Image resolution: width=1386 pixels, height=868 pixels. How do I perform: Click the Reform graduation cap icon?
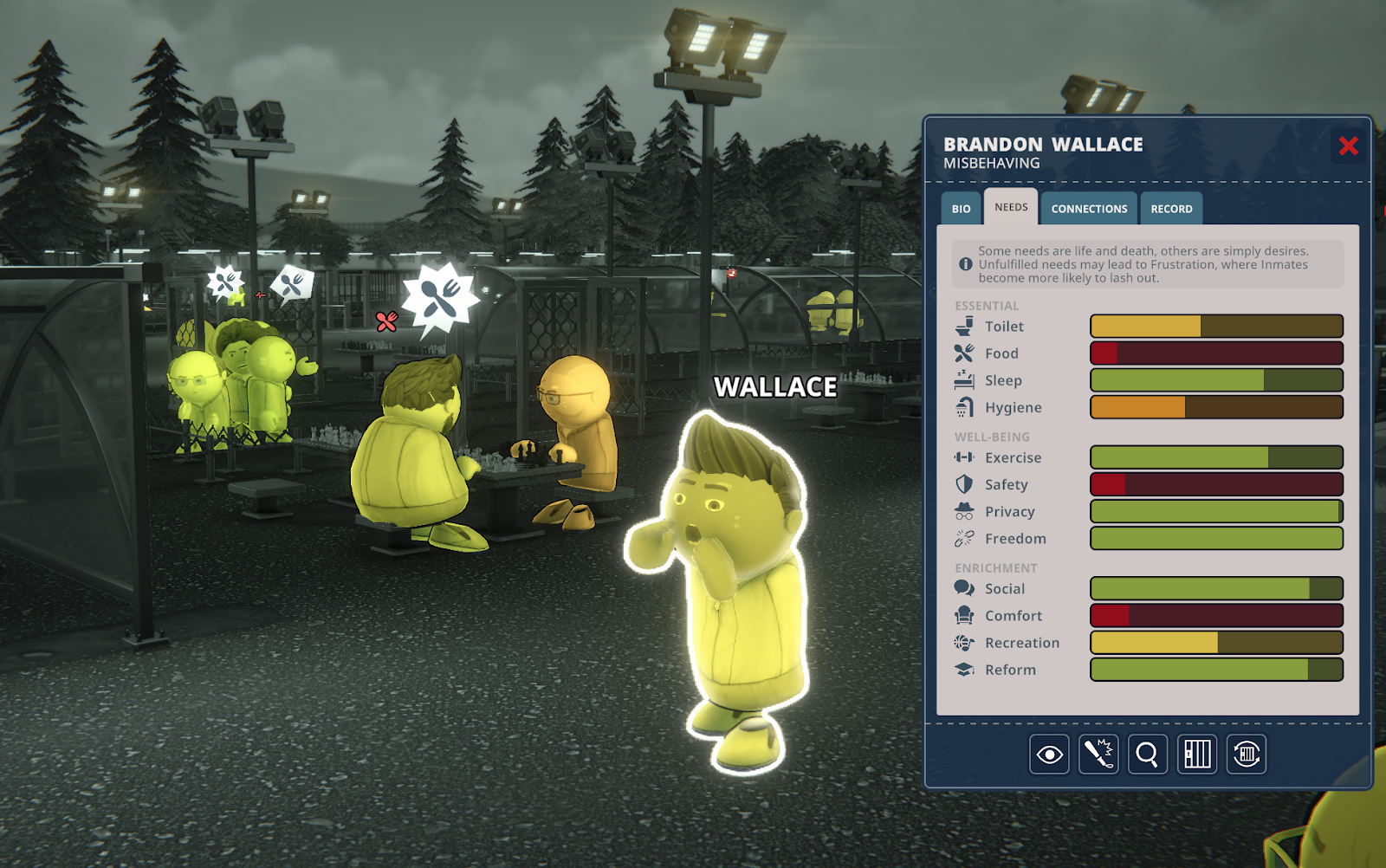[x=963, y=670]
